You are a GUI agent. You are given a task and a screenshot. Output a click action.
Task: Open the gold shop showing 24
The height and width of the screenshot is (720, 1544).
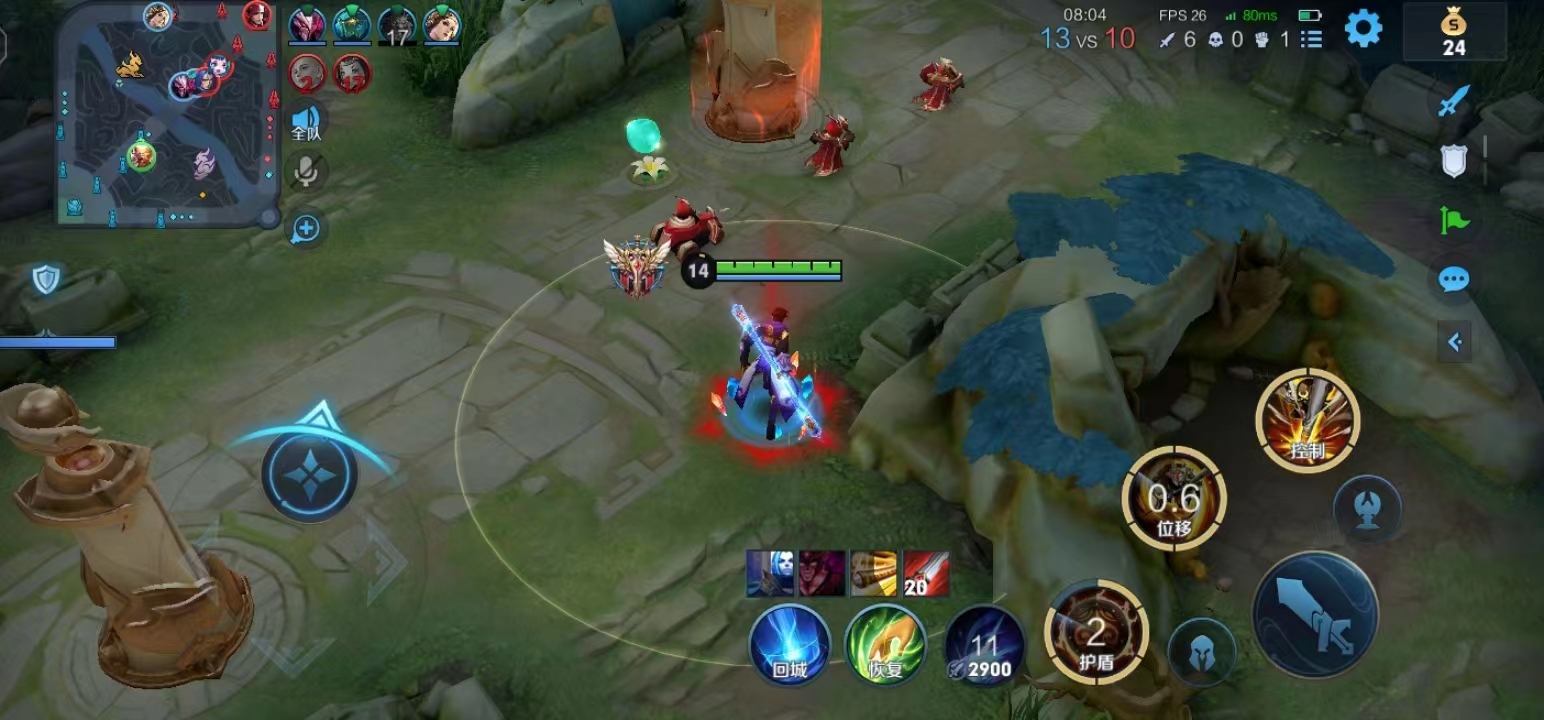click(x=1454, y=32)
